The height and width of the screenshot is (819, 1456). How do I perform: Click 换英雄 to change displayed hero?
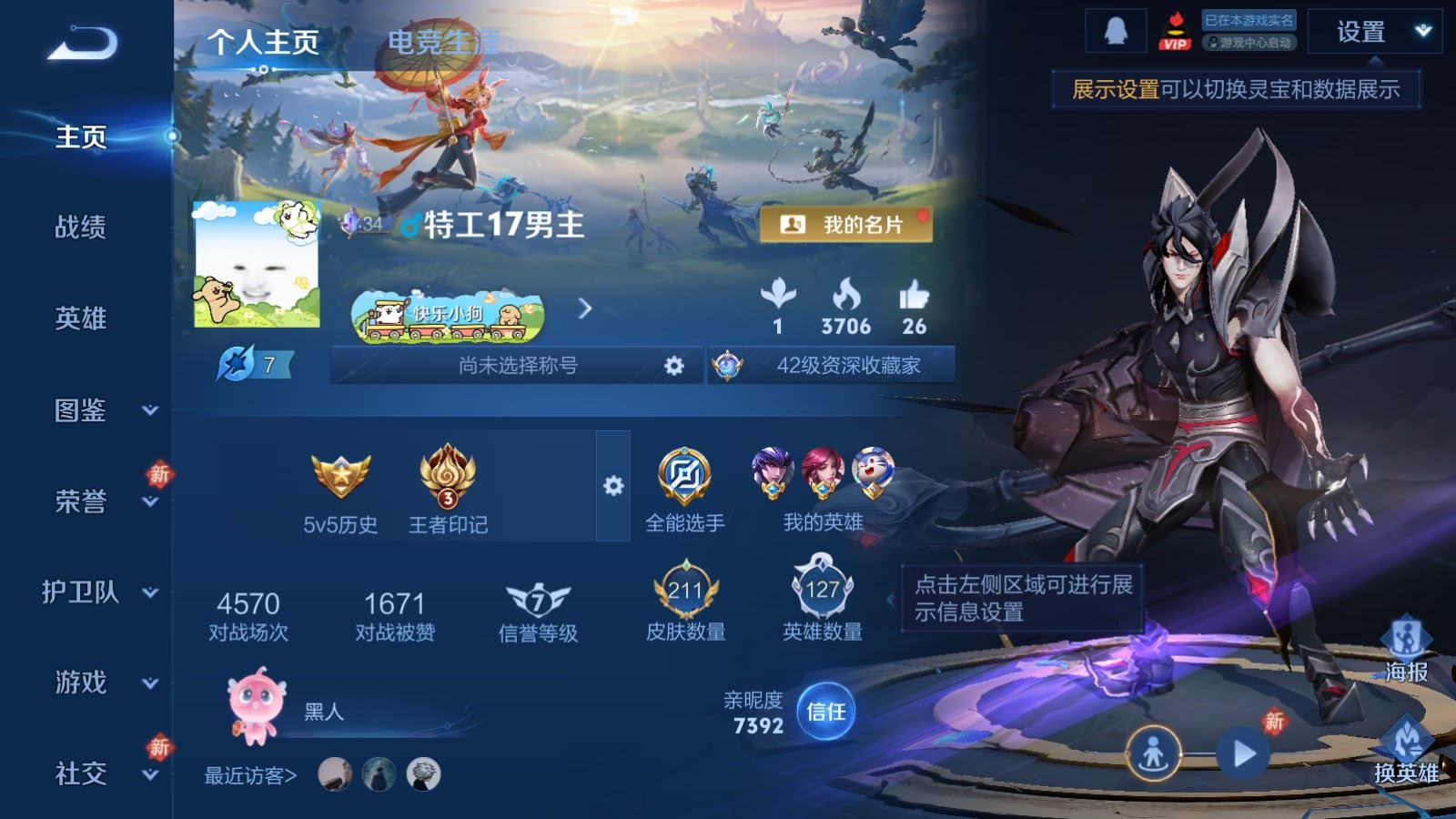pos(1406,751)
